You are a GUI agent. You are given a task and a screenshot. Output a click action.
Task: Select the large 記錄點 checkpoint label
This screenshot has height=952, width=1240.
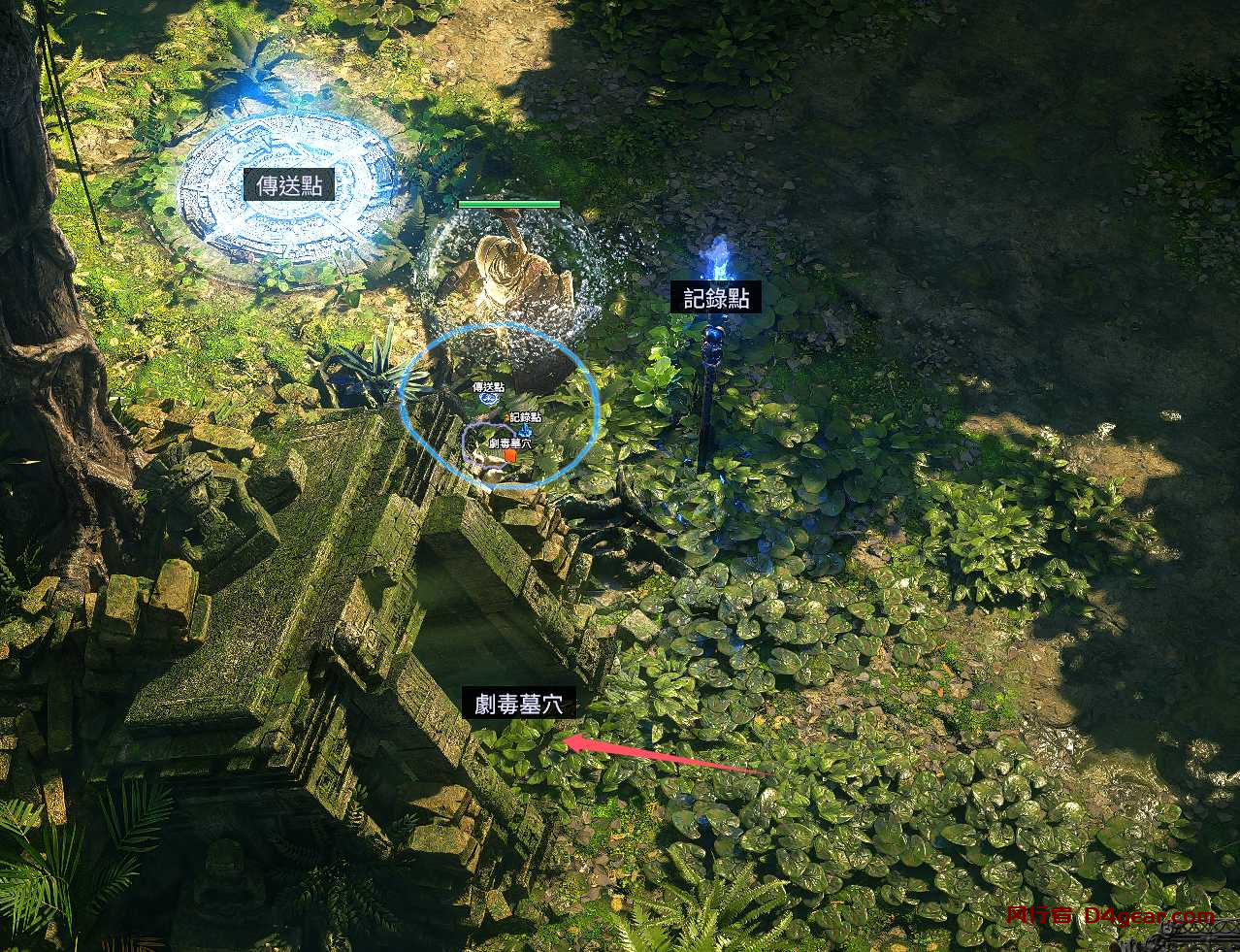coord(716,298)
